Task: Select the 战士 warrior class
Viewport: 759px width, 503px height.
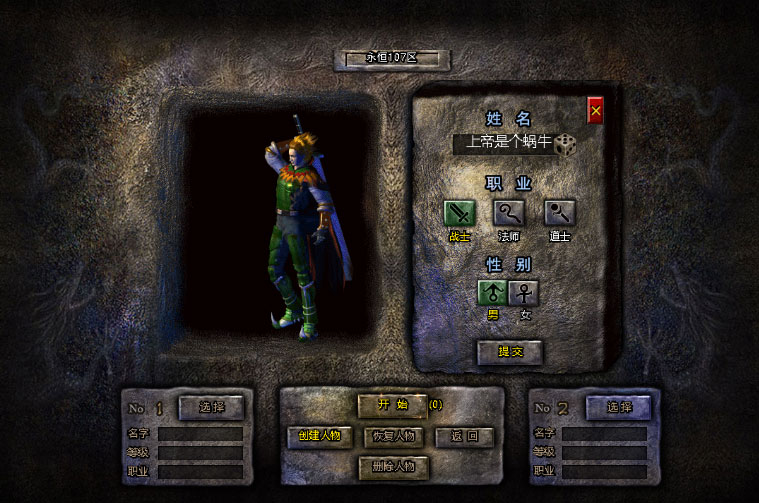Action: [460, 213]
